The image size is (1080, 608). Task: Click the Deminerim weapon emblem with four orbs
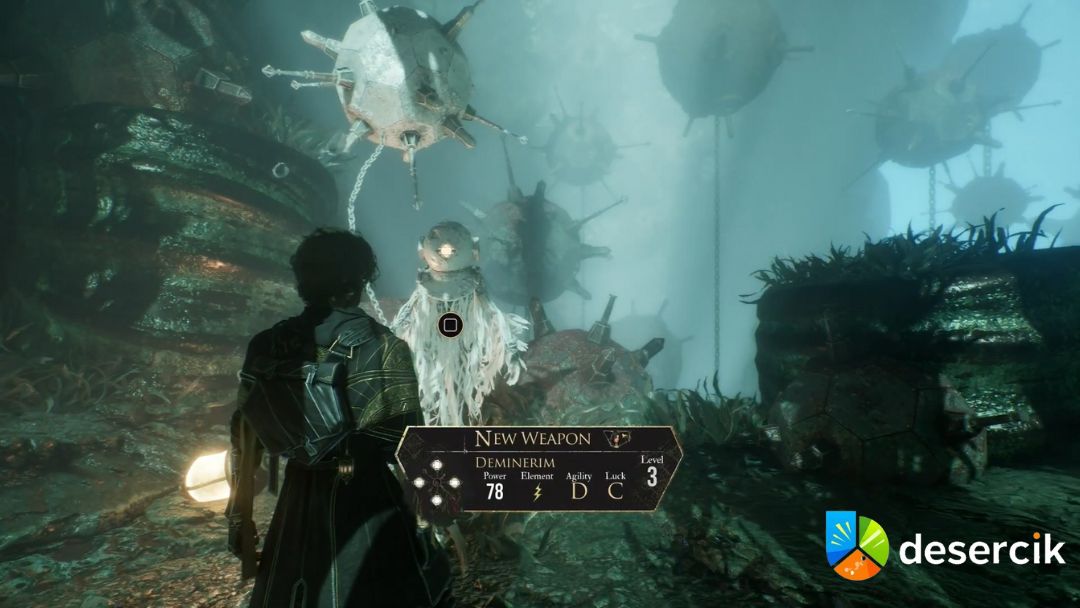[x=437, y=484]
